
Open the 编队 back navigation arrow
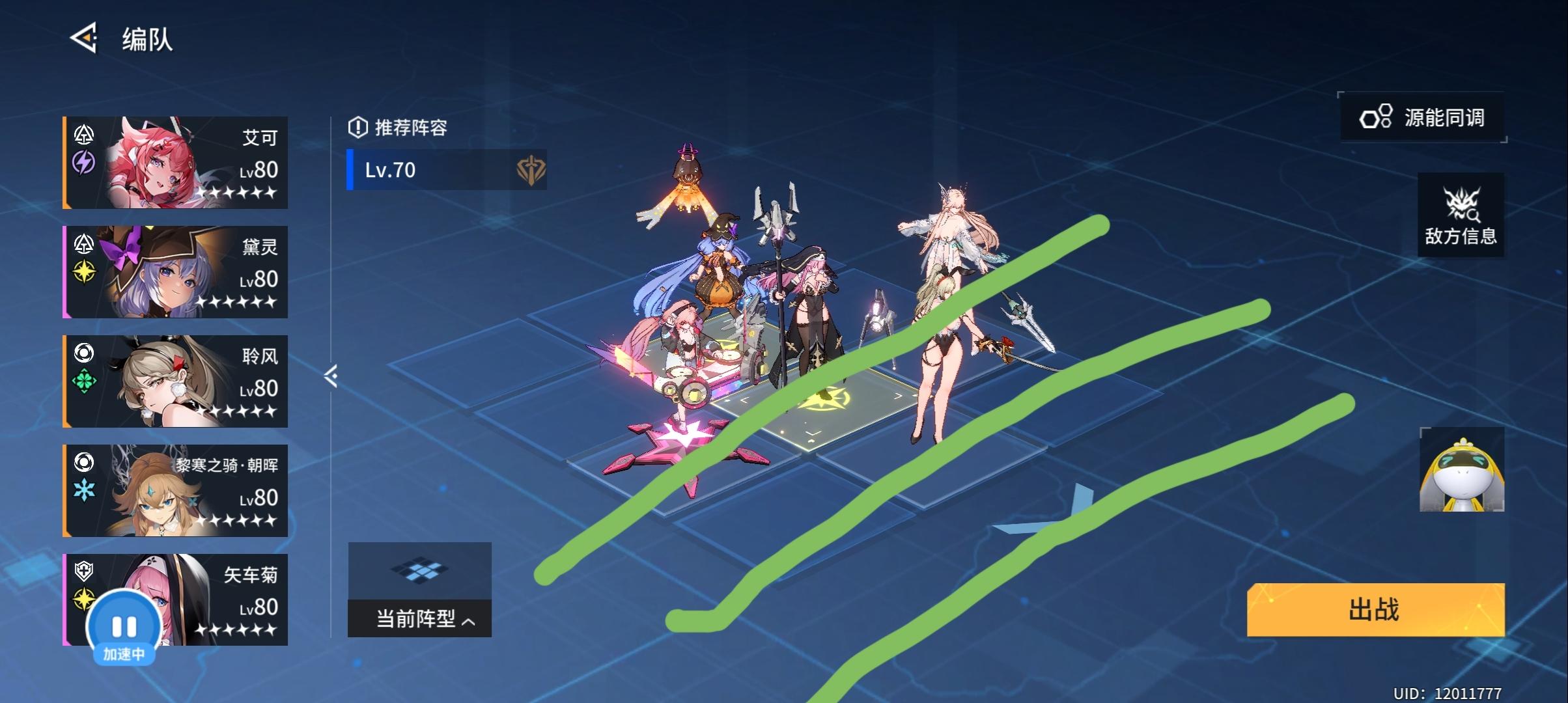coord(83,39)
